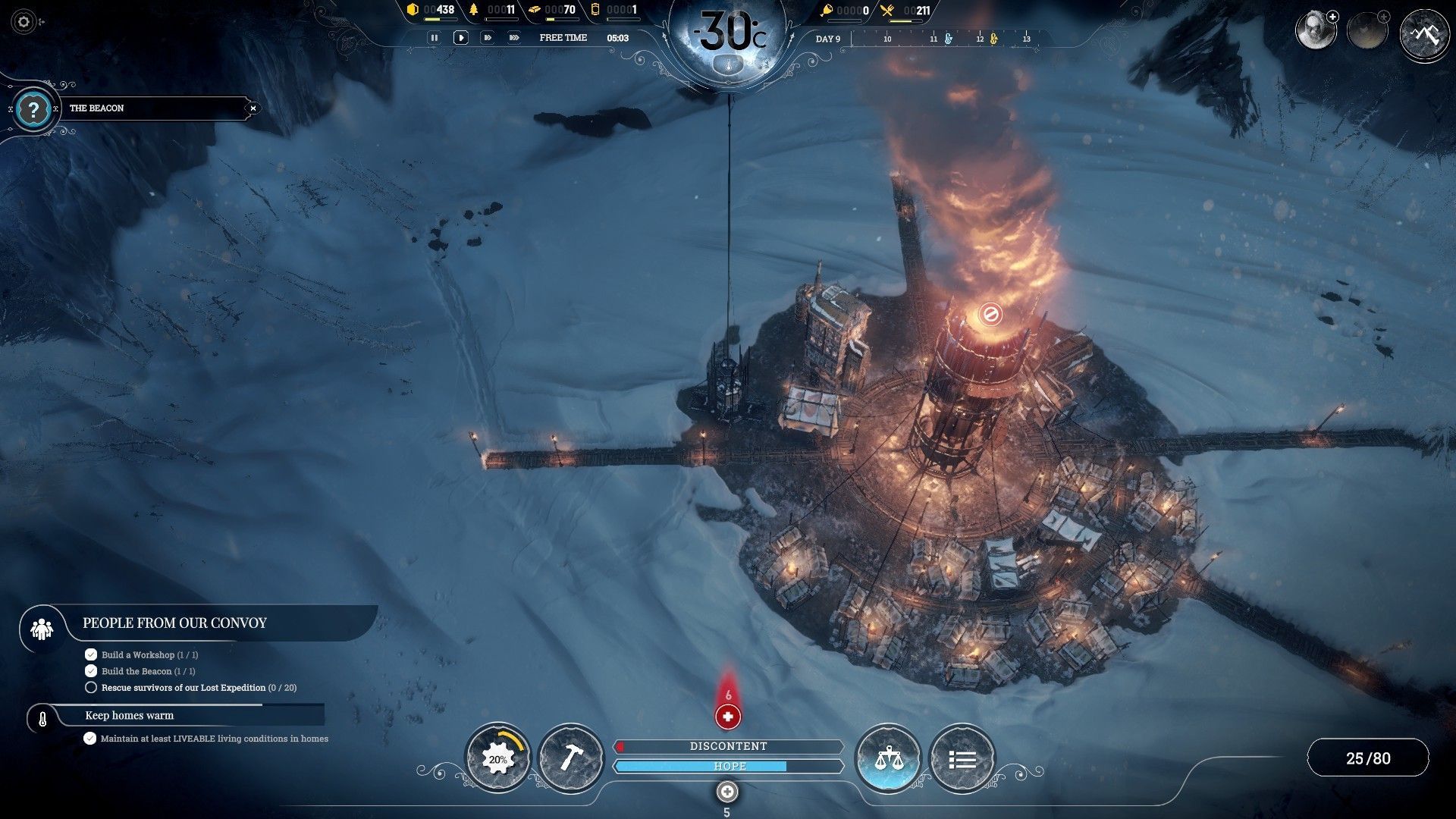Click the generator overdrive disabled icon

click(x=990, y=313)
